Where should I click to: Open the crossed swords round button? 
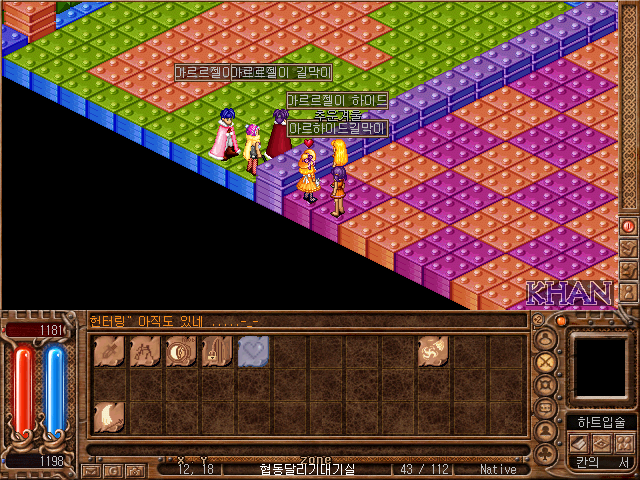[546, 360]
